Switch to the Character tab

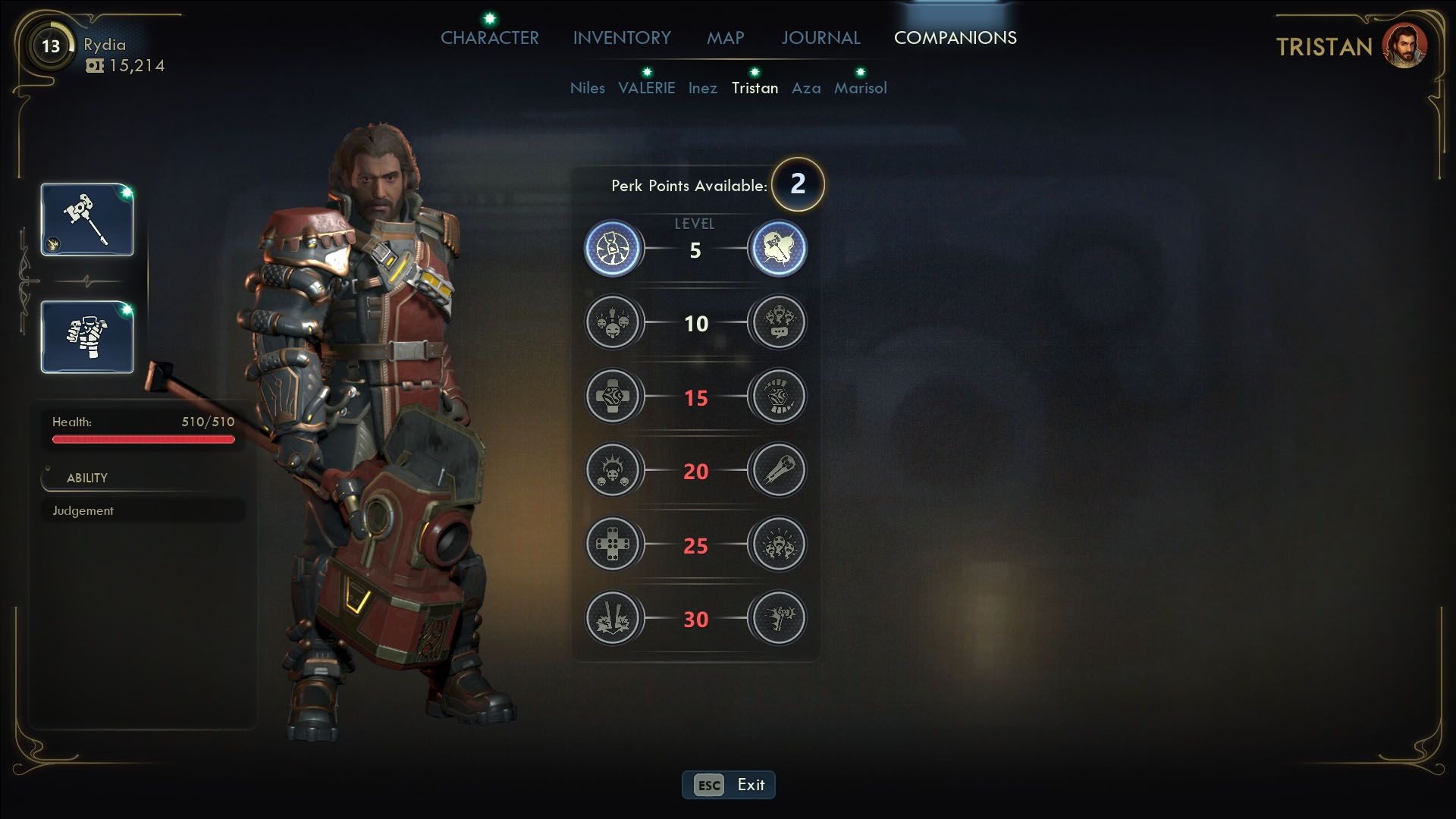[489, 38]
